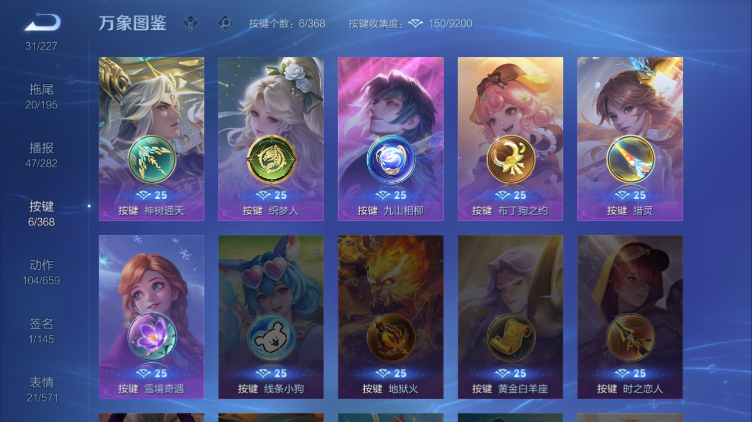
Task: Open the 猎灵 button skin card
Action: click(x=630, y=138)
